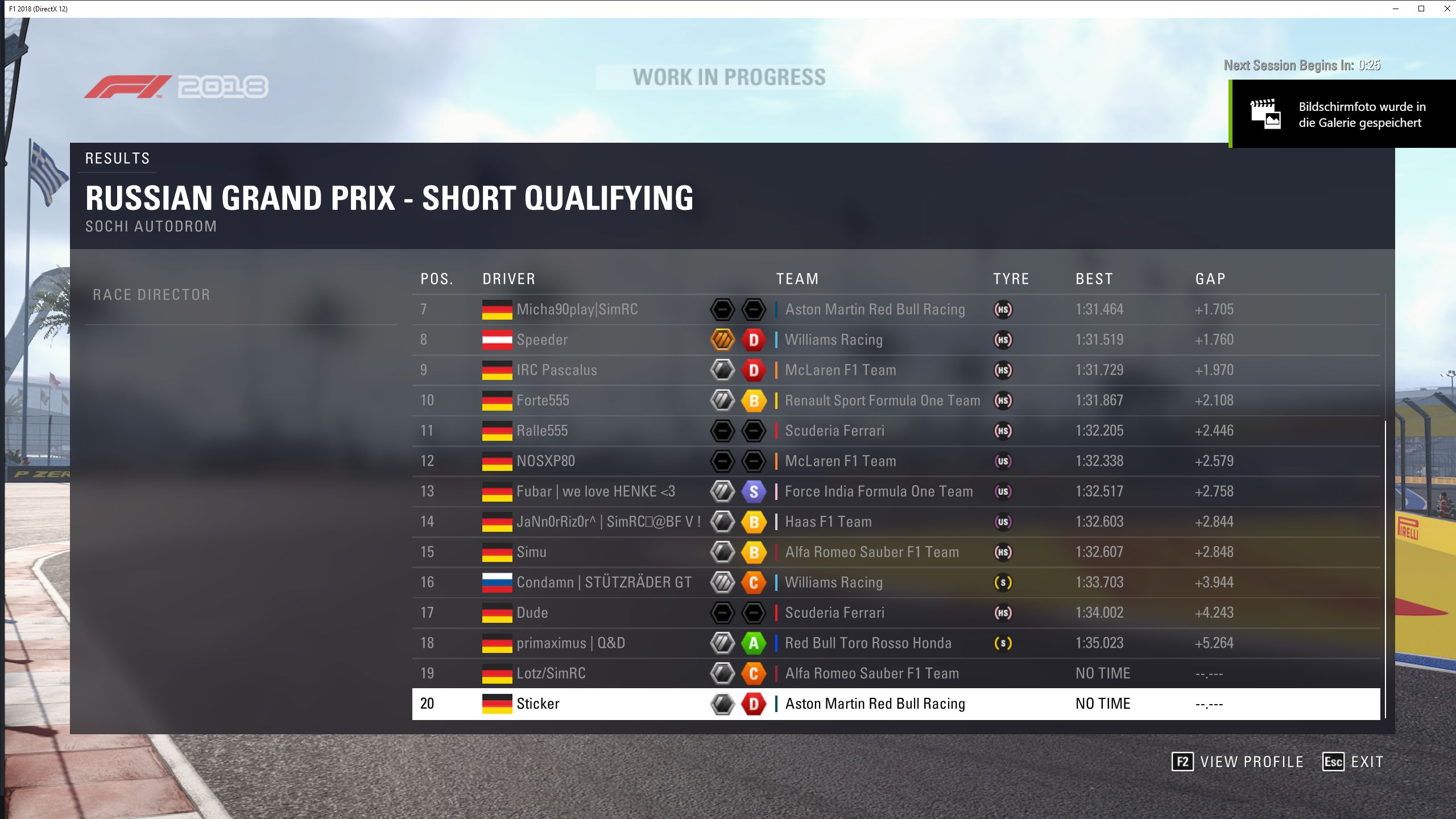Choose the Speeder results row
This screenshot has height=819, width=1456.
pos(542,340)
